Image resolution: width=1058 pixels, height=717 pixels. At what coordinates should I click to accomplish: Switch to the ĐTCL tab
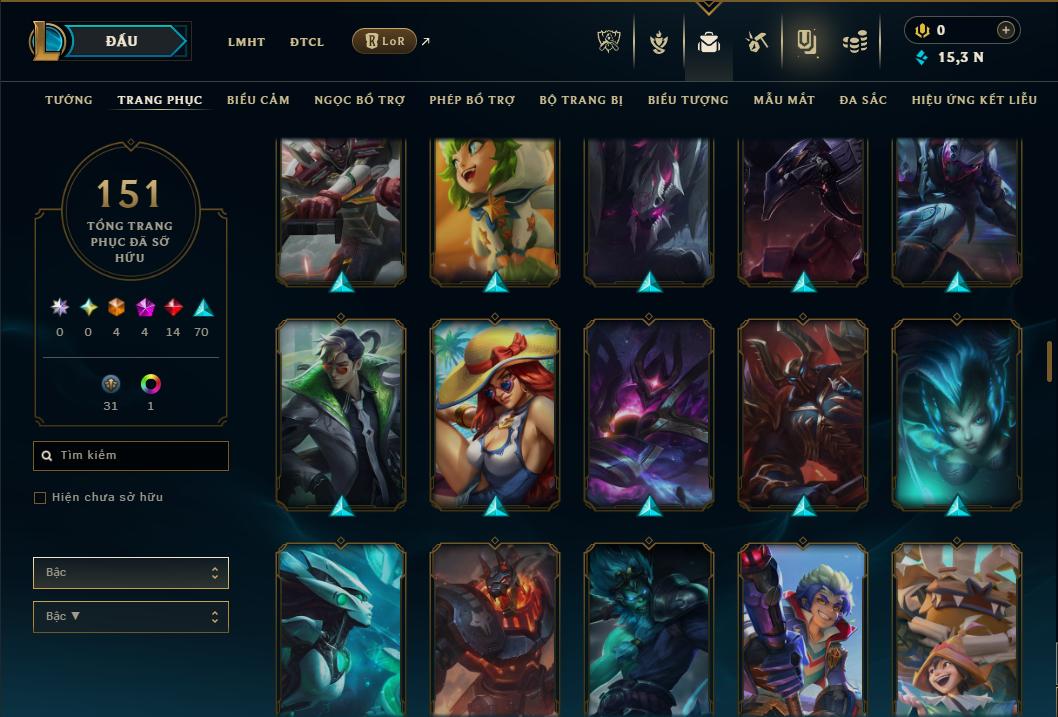307,42
